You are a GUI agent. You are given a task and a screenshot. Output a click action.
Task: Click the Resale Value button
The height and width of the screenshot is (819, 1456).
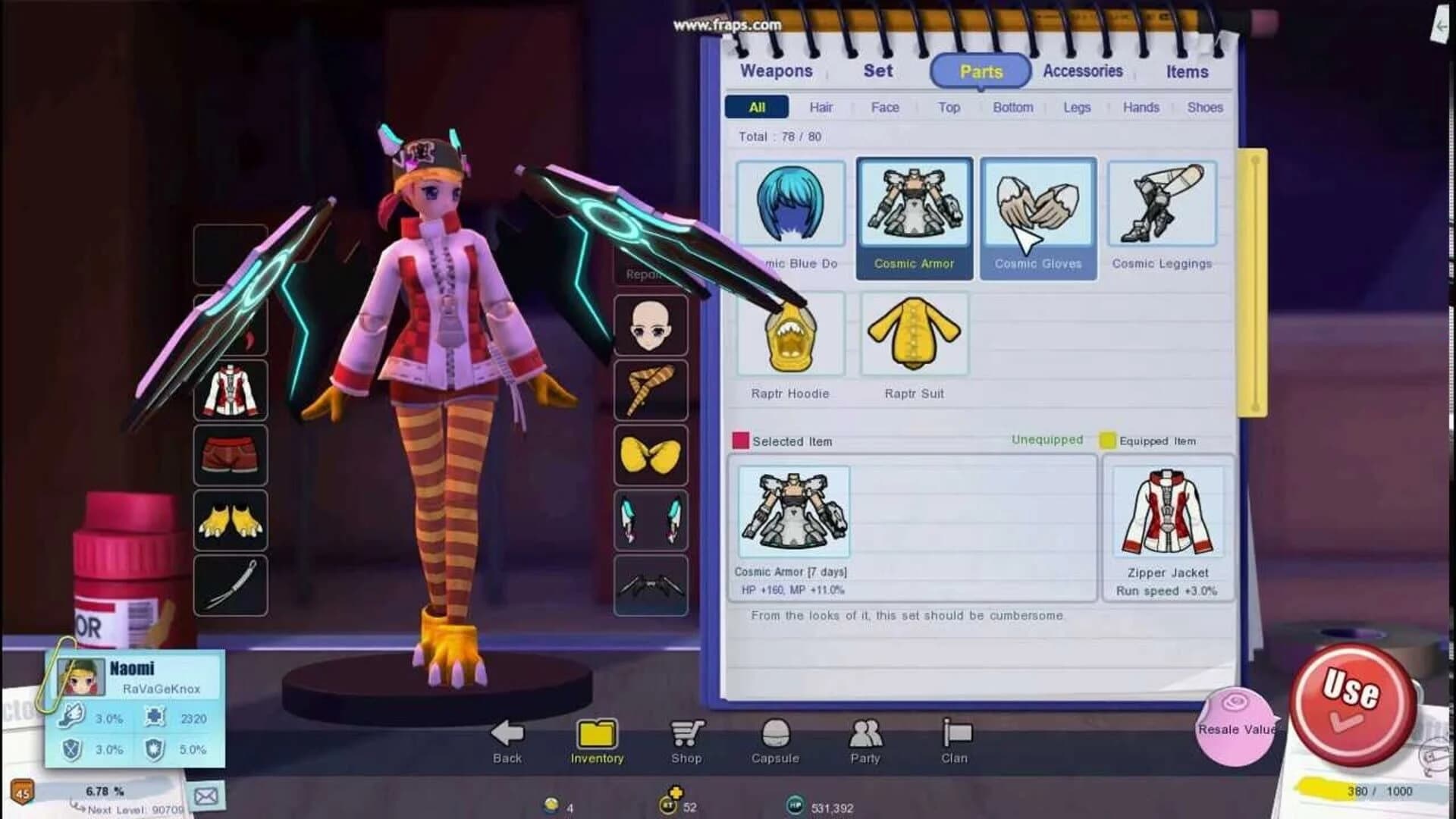[1235, 723]
